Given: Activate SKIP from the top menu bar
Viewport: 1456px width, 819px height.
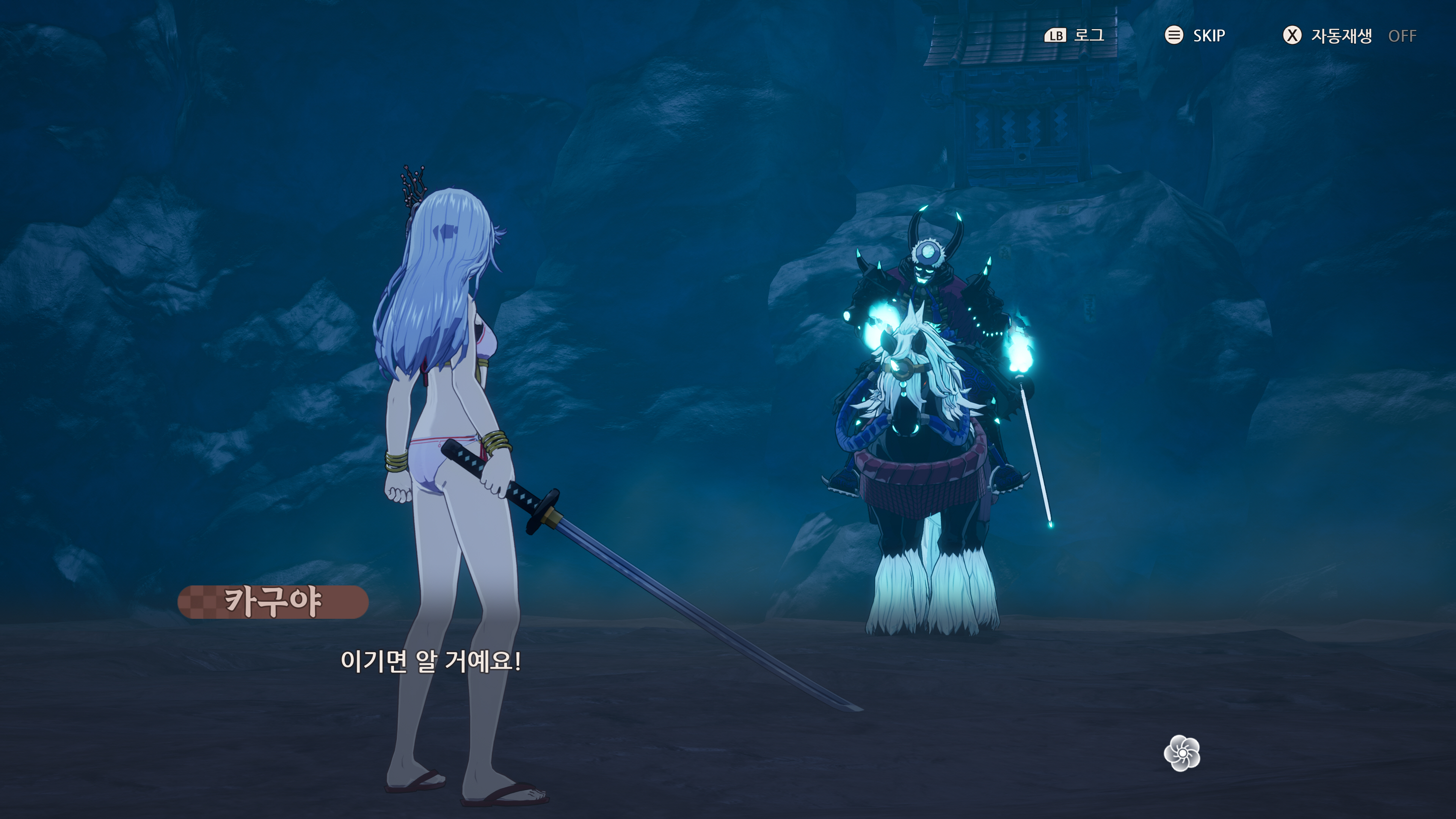Looking at the screenshot, I should click(x=1208, y=36).
